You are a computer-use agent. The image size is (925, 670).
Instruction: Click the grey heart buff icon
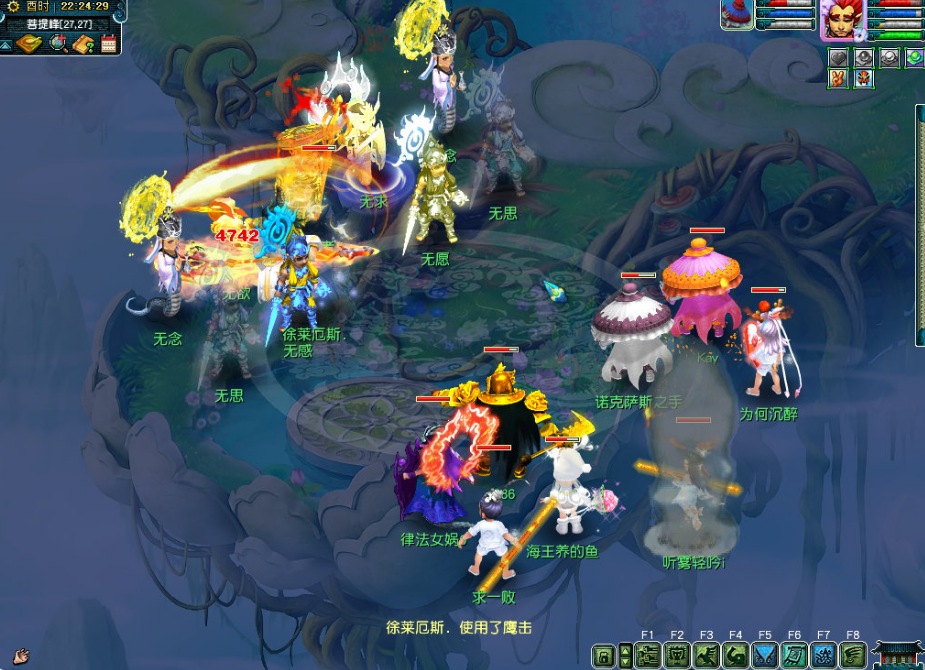coord(839,59)
